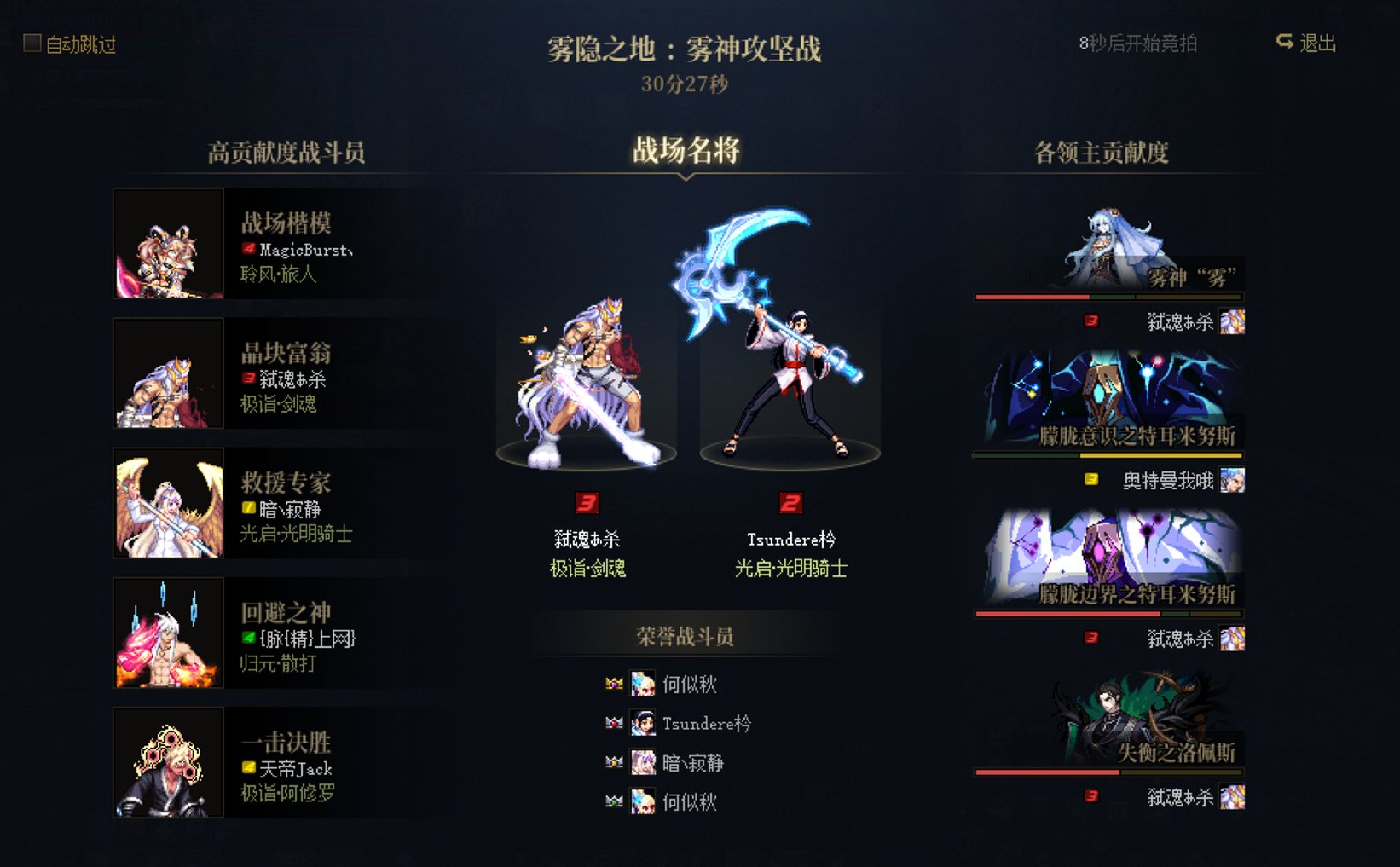Click the crown icon beside 何似秋
The width and height of the screenshot is (1400, 867).
[x=615, y=685]
